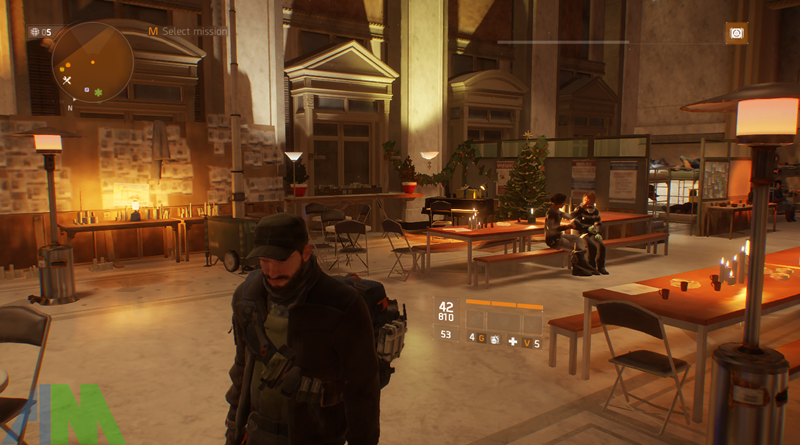Select the crossed tools marker on minimap
Image resolution: width=800 pixels, height=445 pixels.
pos(67,80)
